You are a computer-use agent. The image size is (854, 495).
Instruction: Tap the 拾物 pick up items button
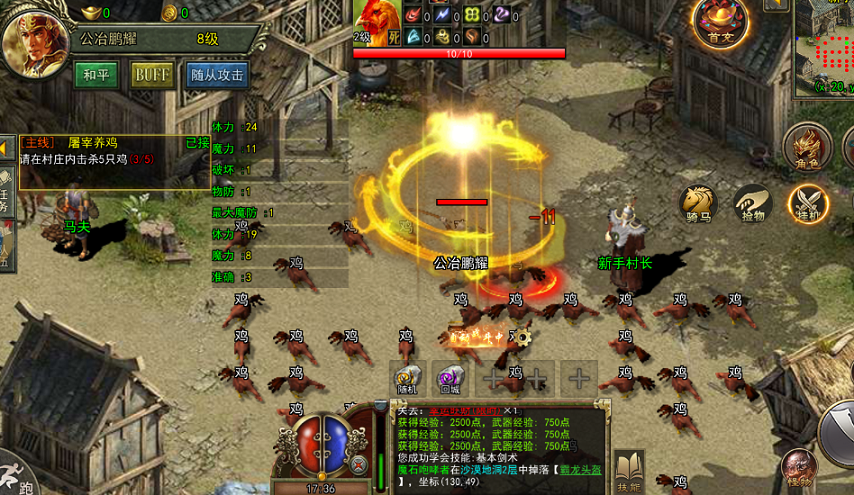pyautogui.click(x=751, y=202)
